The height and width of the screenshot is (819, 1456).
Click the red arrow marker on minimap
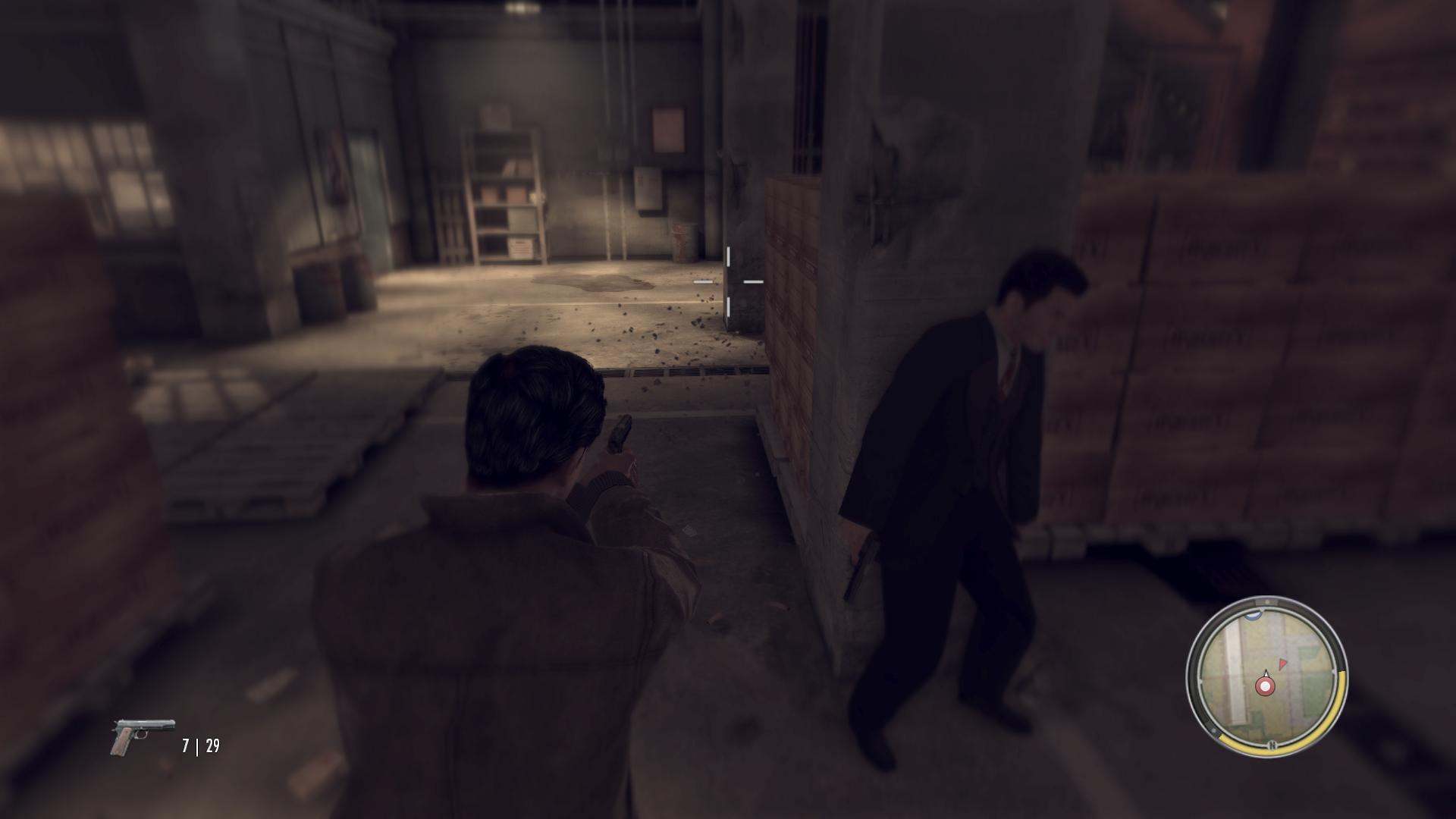1282,664
